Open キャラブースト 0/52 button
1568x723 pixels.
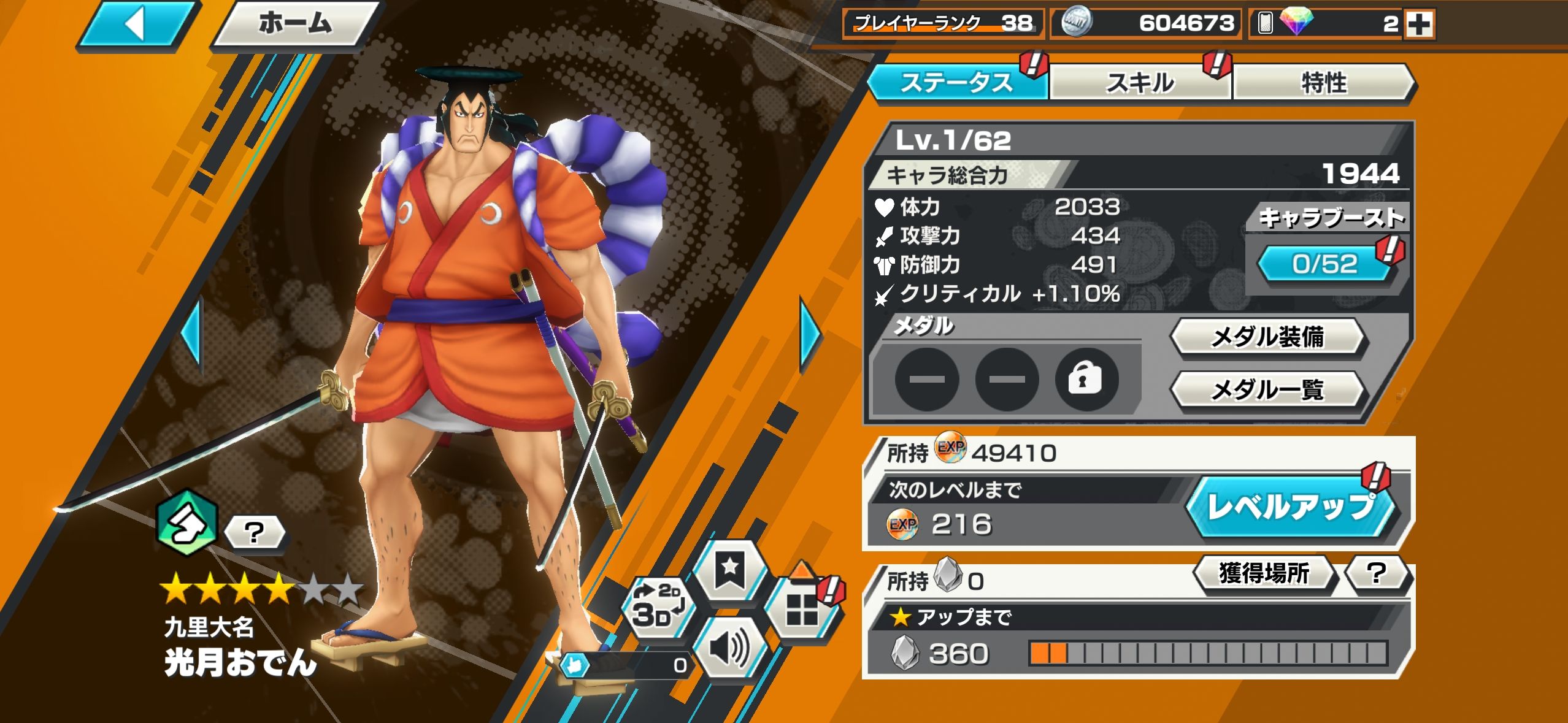click(x=1324, y=264)
